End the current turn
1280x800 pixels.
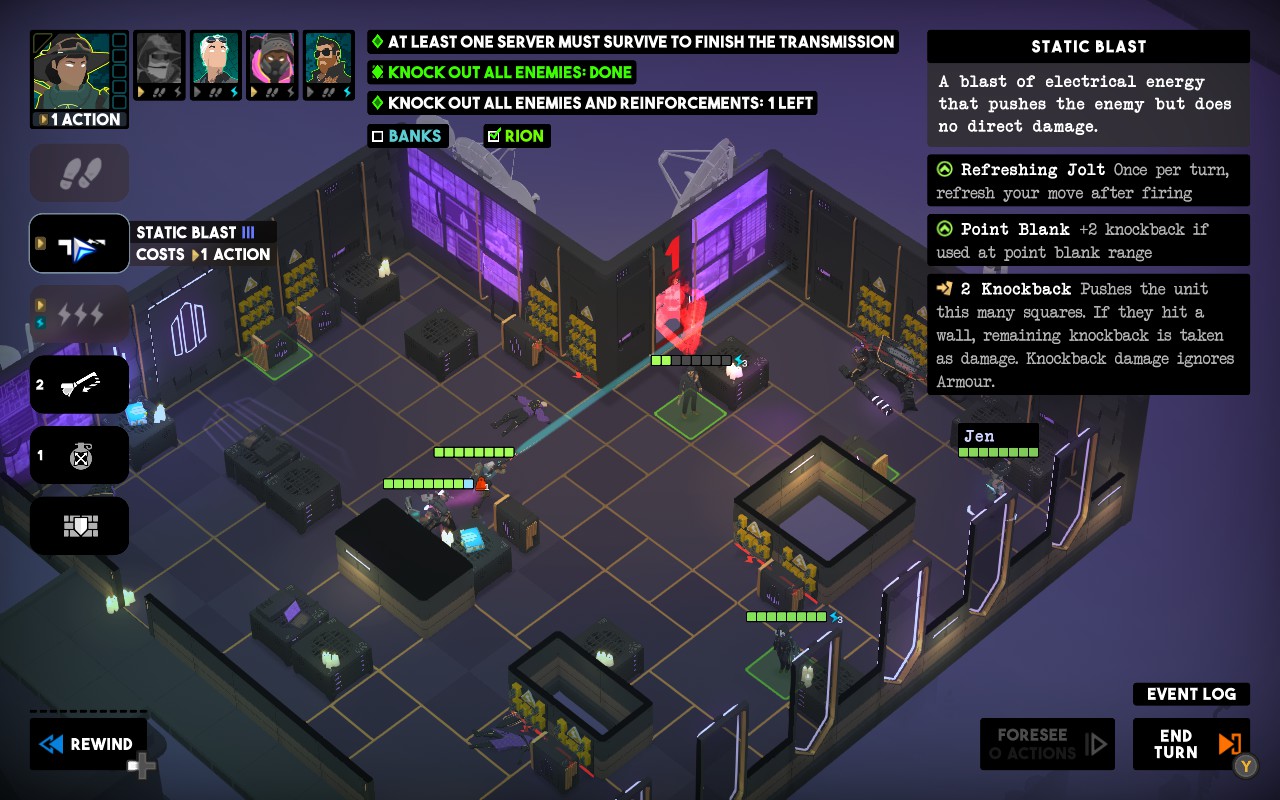[x=1190, y=744]
